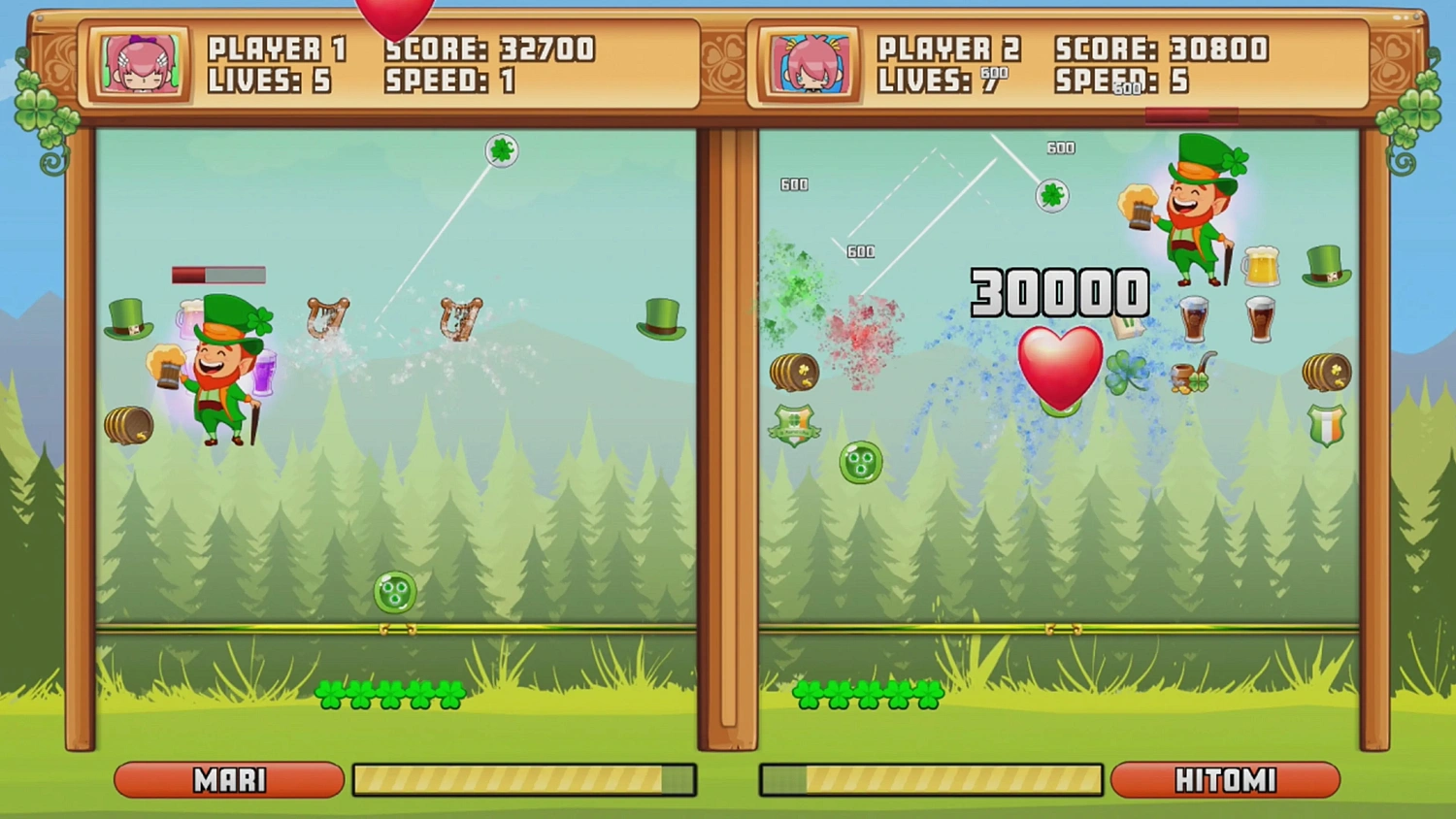Expand the Player 1 score display
1456x819 pixels.
(490, 47)
